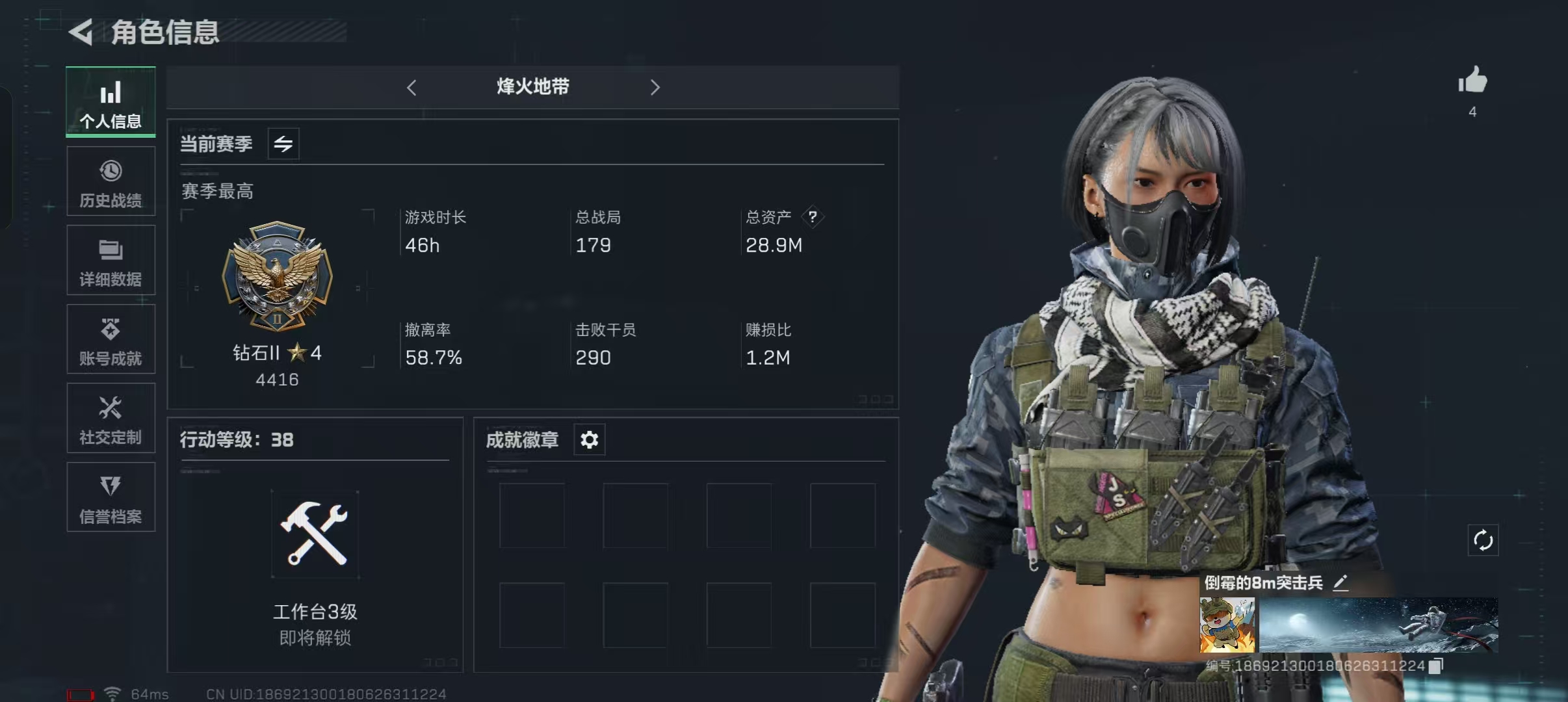Image resolution: width=1568 pixels, height=702 pixels.
Task: Switch to the 烽火地带 mode tab
Action: 532,86
